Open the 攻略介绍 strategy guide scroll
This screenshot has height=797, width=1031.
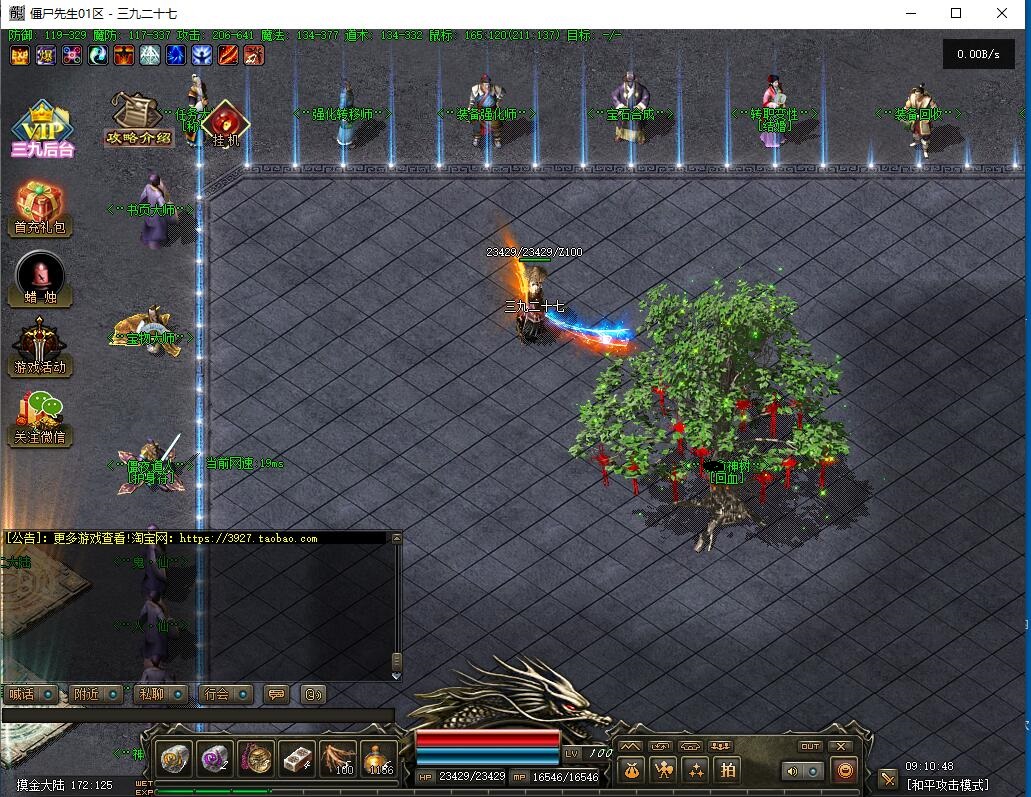point(139,118)
